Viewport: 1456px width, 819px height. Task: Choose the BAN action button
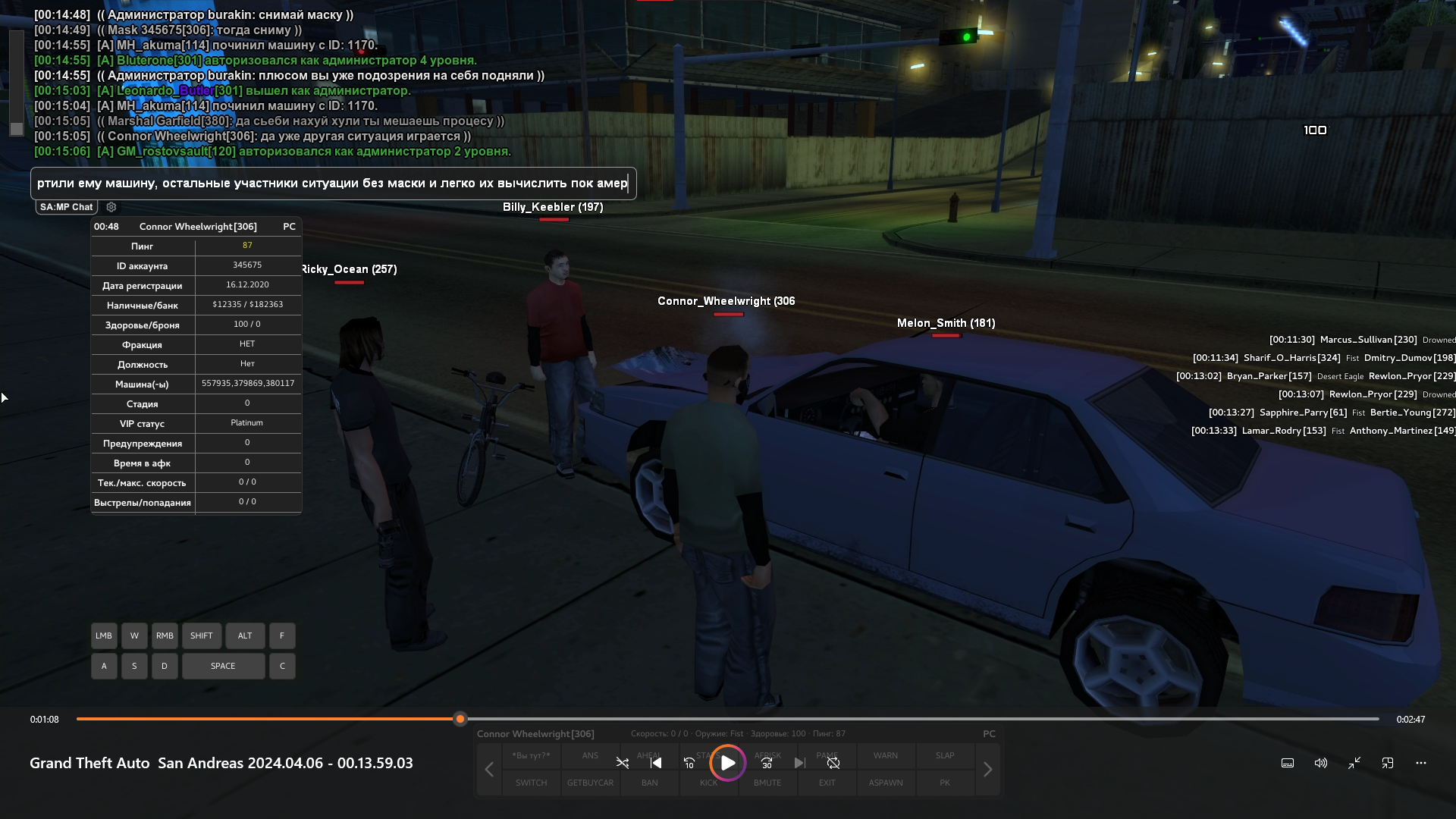pos(649,783)
